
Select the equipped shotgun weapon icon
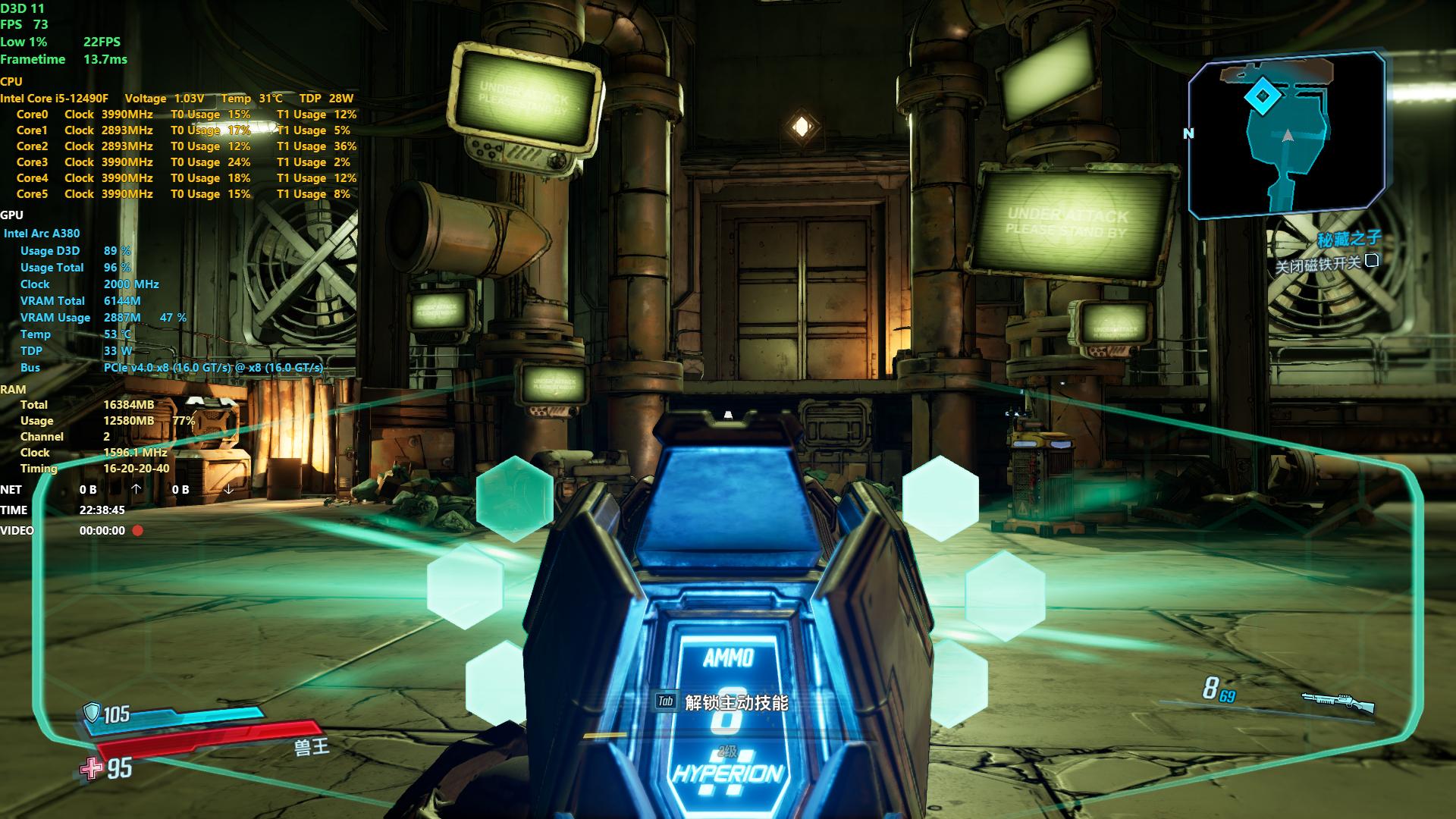tap(1338, 701)
